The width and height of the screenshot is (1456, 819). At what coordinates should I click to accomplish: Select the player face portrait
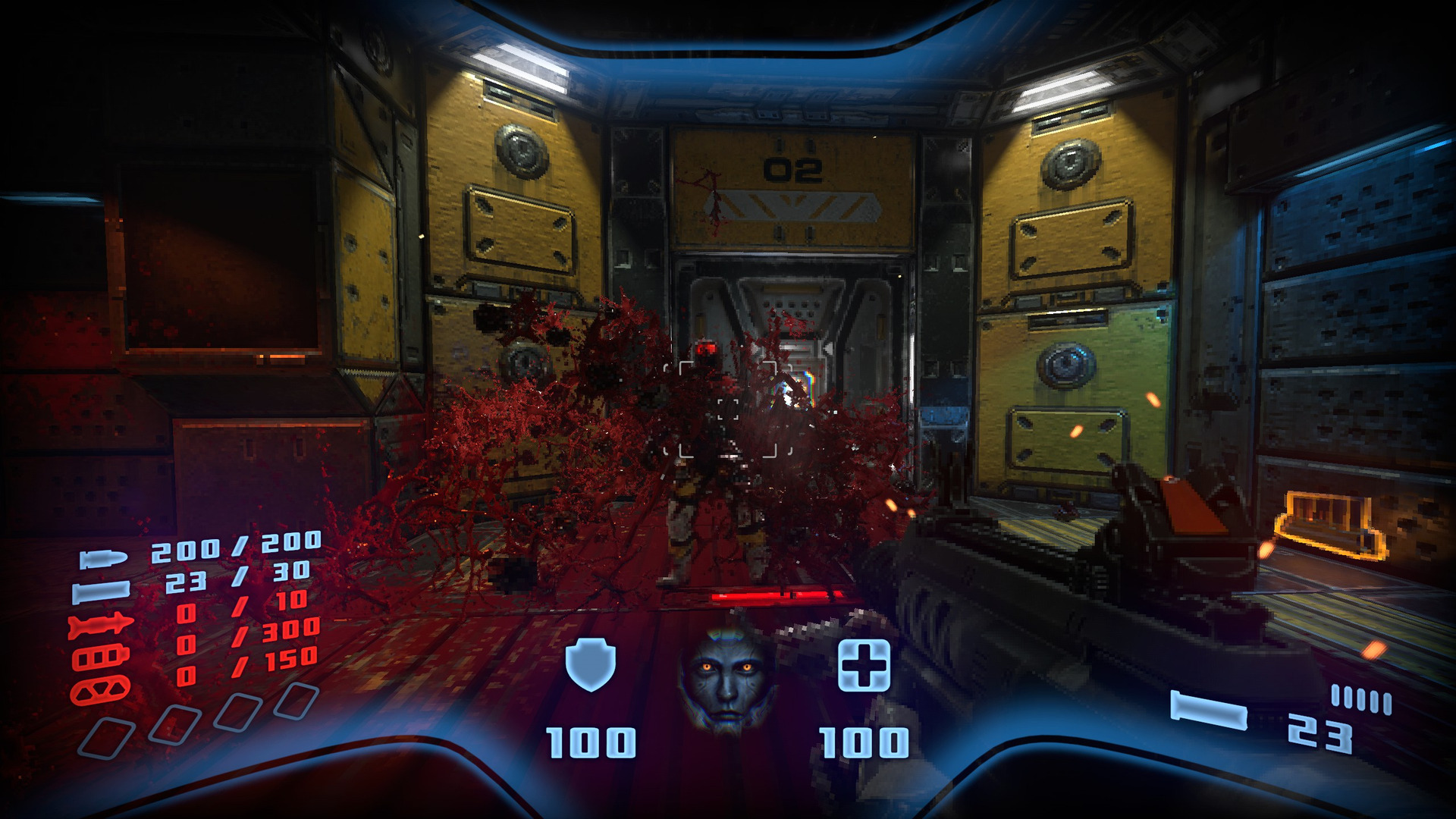[728, 680]
